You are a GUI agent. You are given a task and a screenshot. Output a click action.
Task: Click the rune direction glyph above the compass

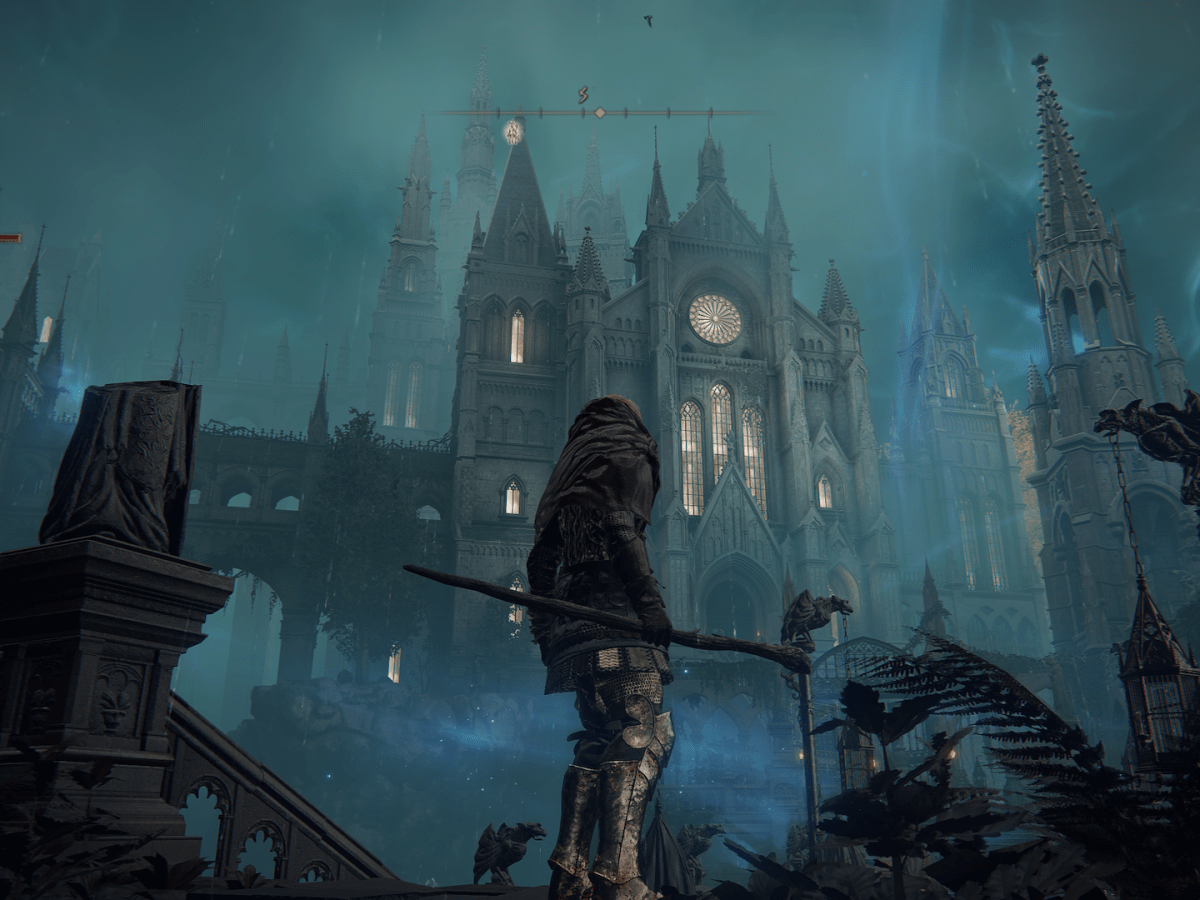583,96
